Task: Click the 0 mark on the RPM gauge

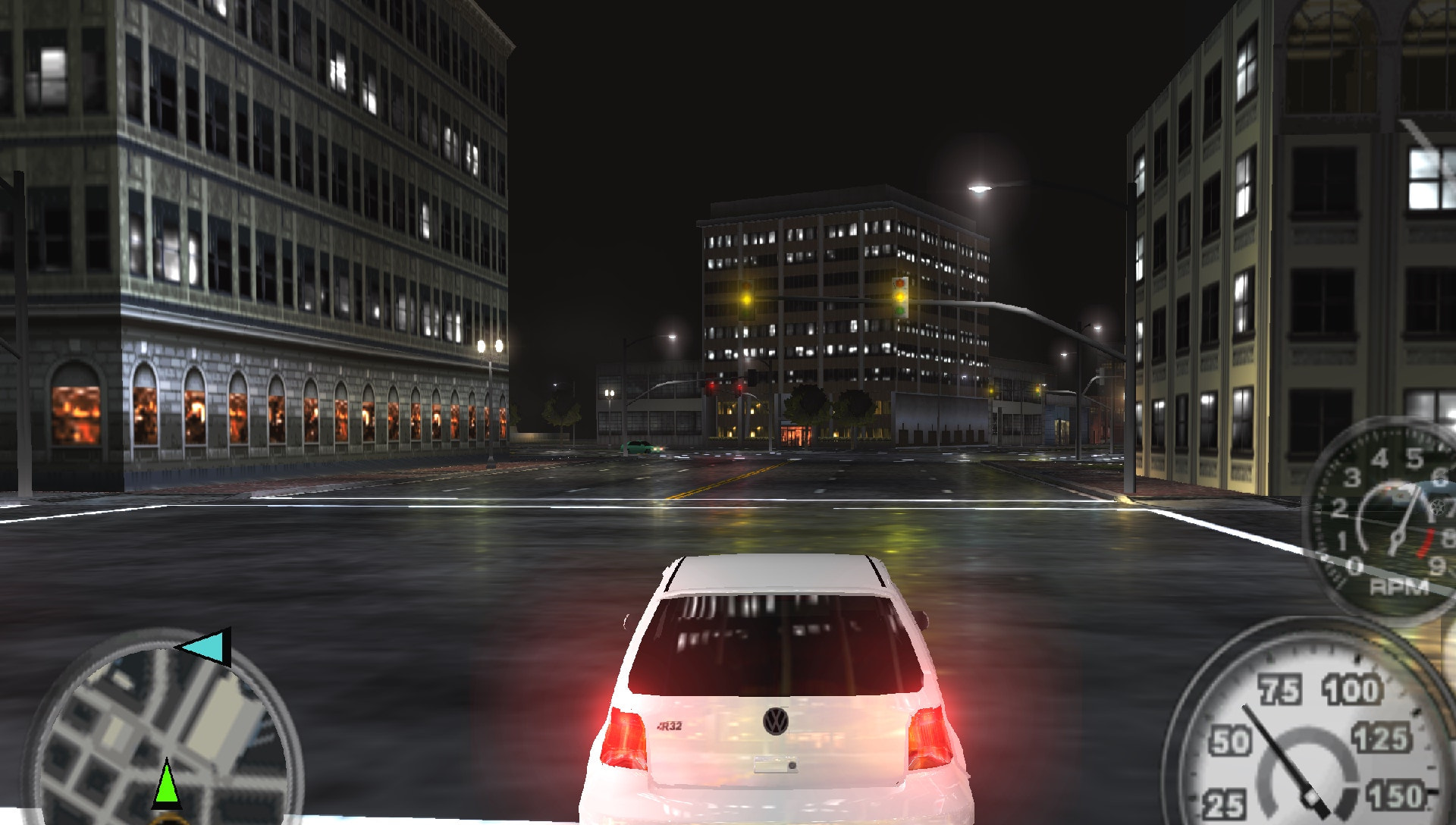Action: 1354,565
